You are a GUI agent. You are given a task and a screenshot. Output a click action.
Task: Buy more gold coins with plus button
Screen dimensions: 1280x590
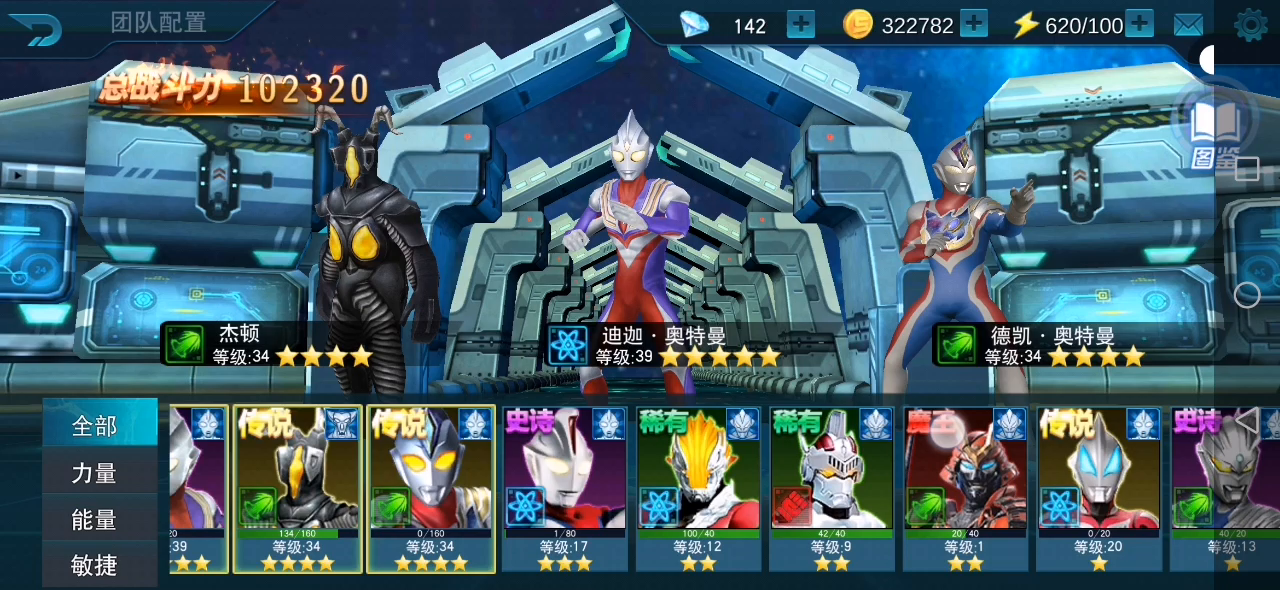tap(973, 24)
